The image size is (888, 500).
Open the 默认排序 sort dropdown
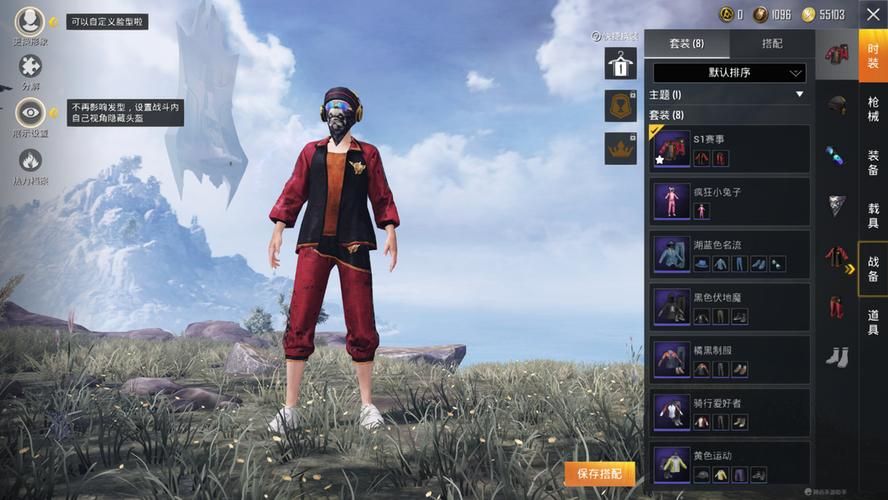(x=729, y=73)
